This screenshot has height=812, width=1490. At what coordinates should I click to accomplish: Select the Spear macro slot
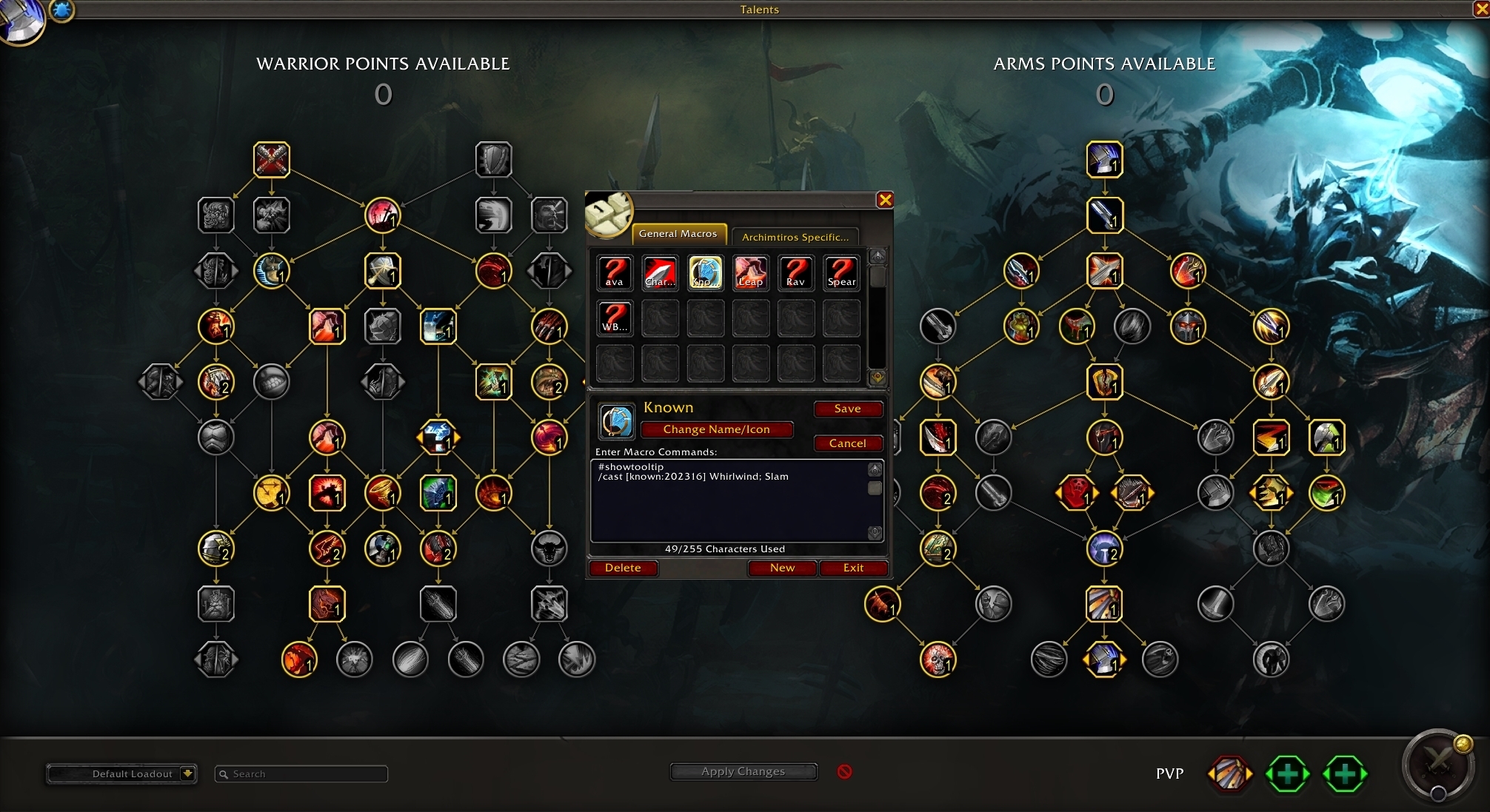(x=841, y=273)
